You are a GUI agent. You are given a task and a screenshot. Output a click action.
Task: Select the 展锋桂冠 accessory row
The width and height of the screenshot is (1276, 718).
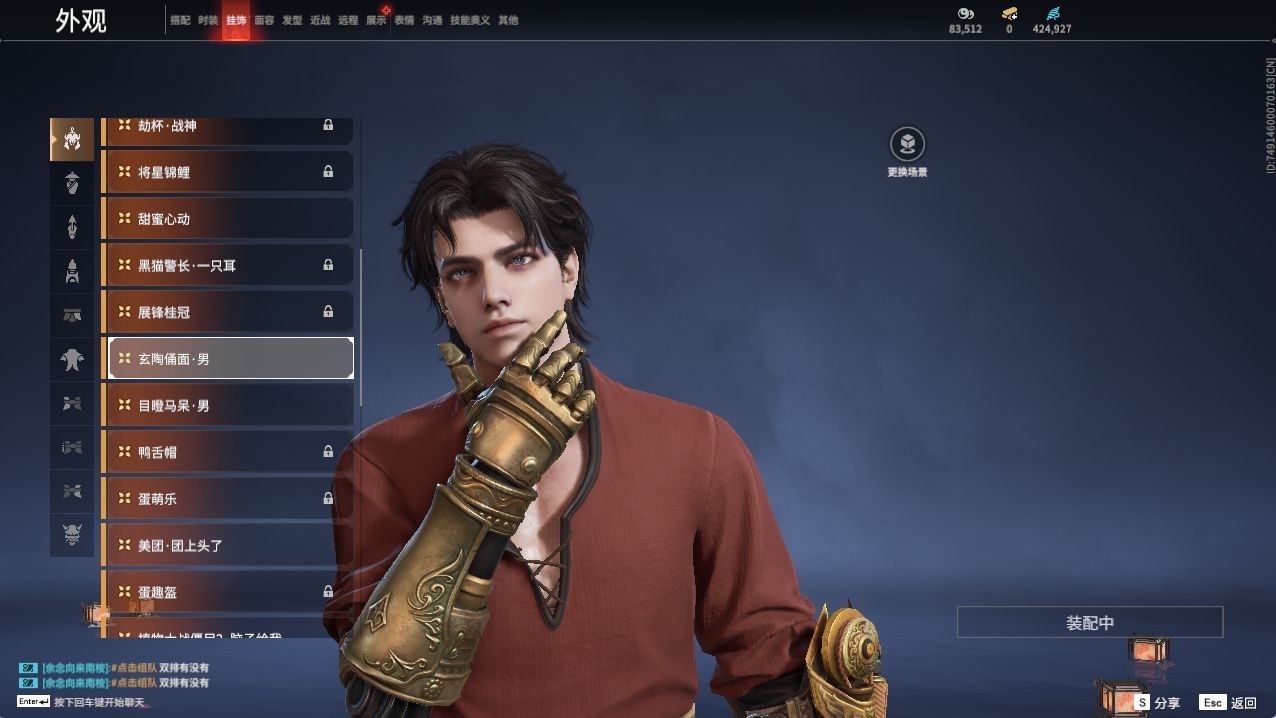229,312
